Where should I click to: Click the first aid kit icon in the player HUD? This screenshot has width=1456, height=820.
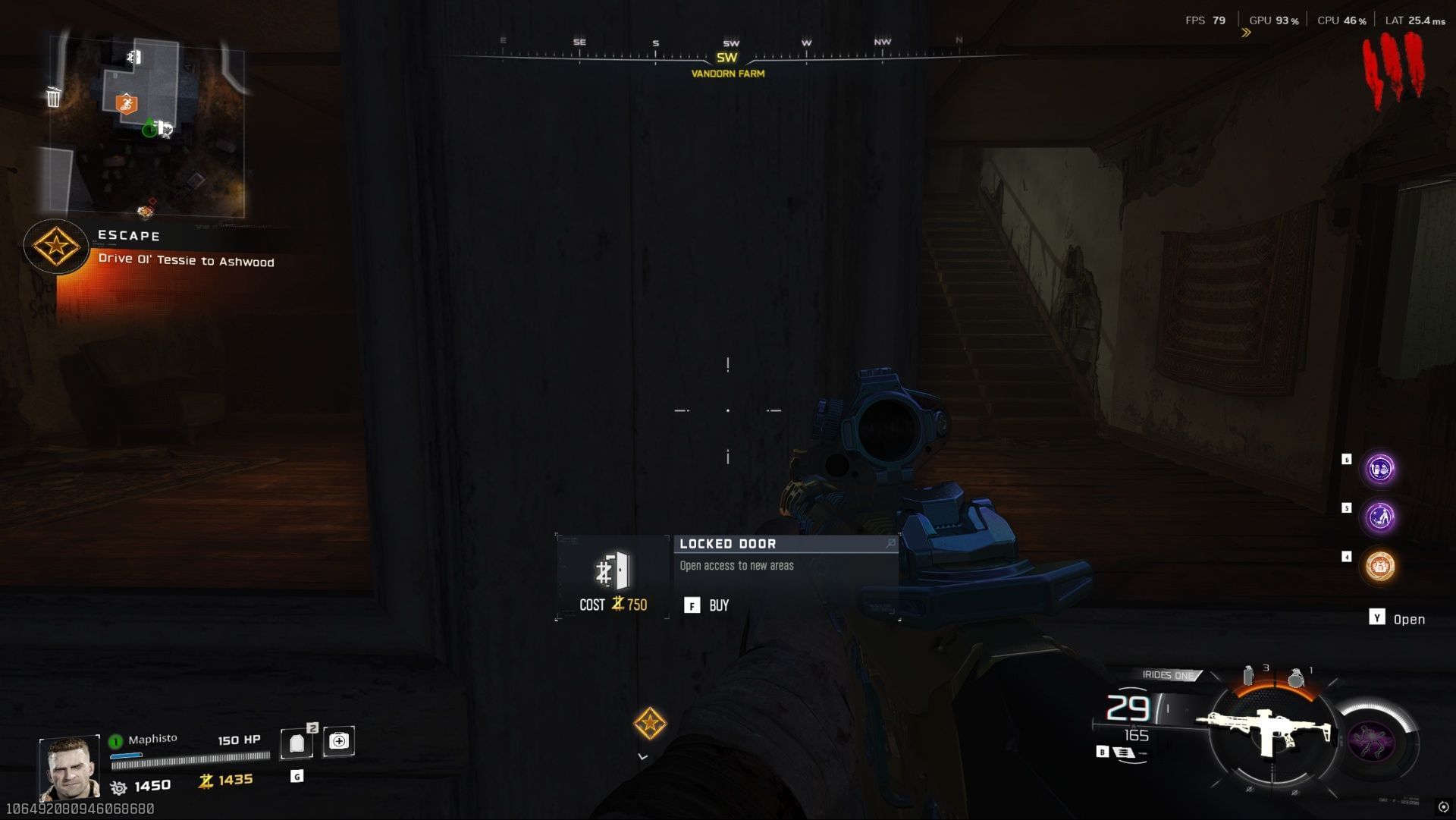point(339,742)
